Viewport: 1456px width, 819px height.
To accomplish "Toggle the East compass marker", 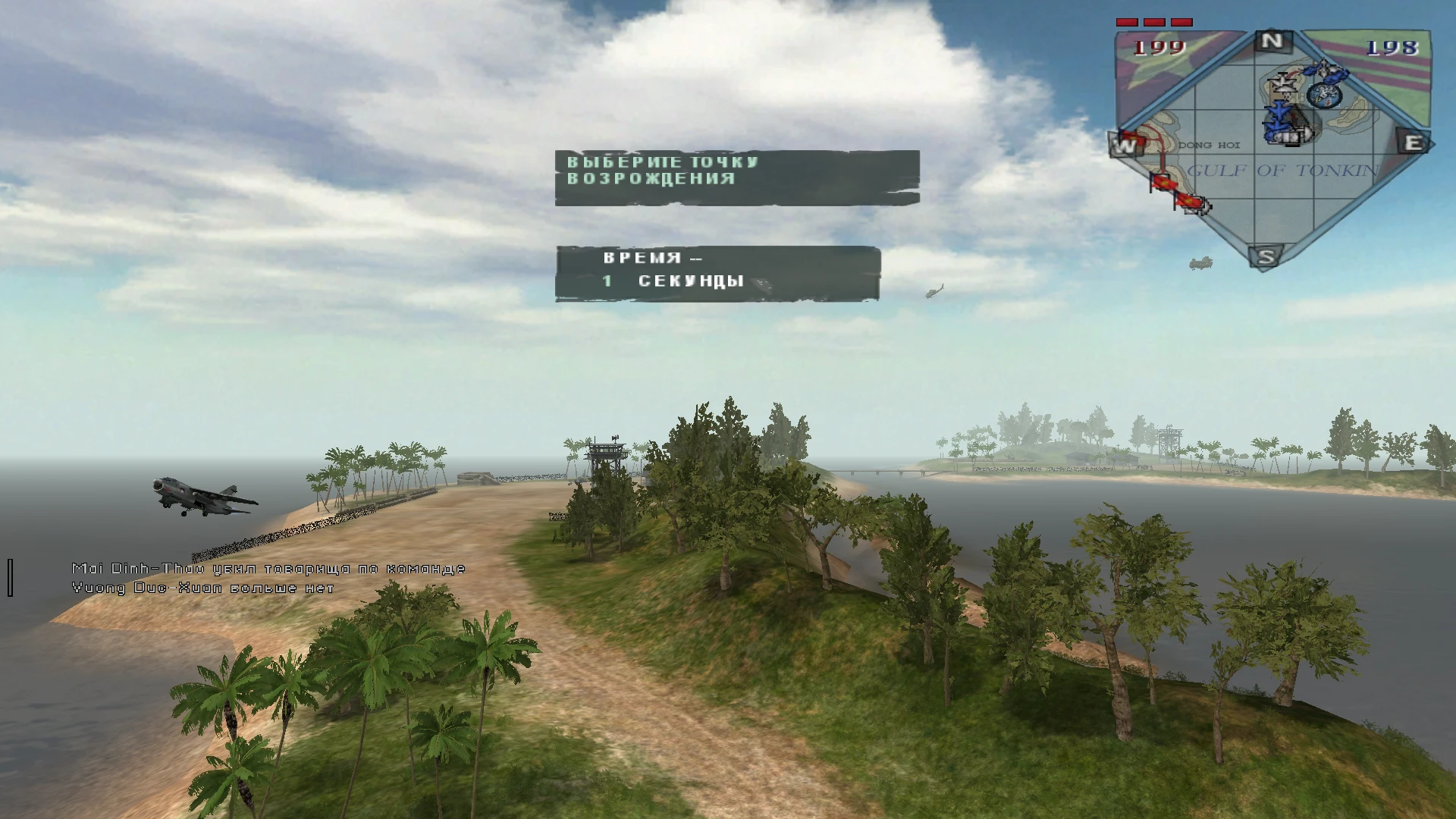I will point(1414,142).
